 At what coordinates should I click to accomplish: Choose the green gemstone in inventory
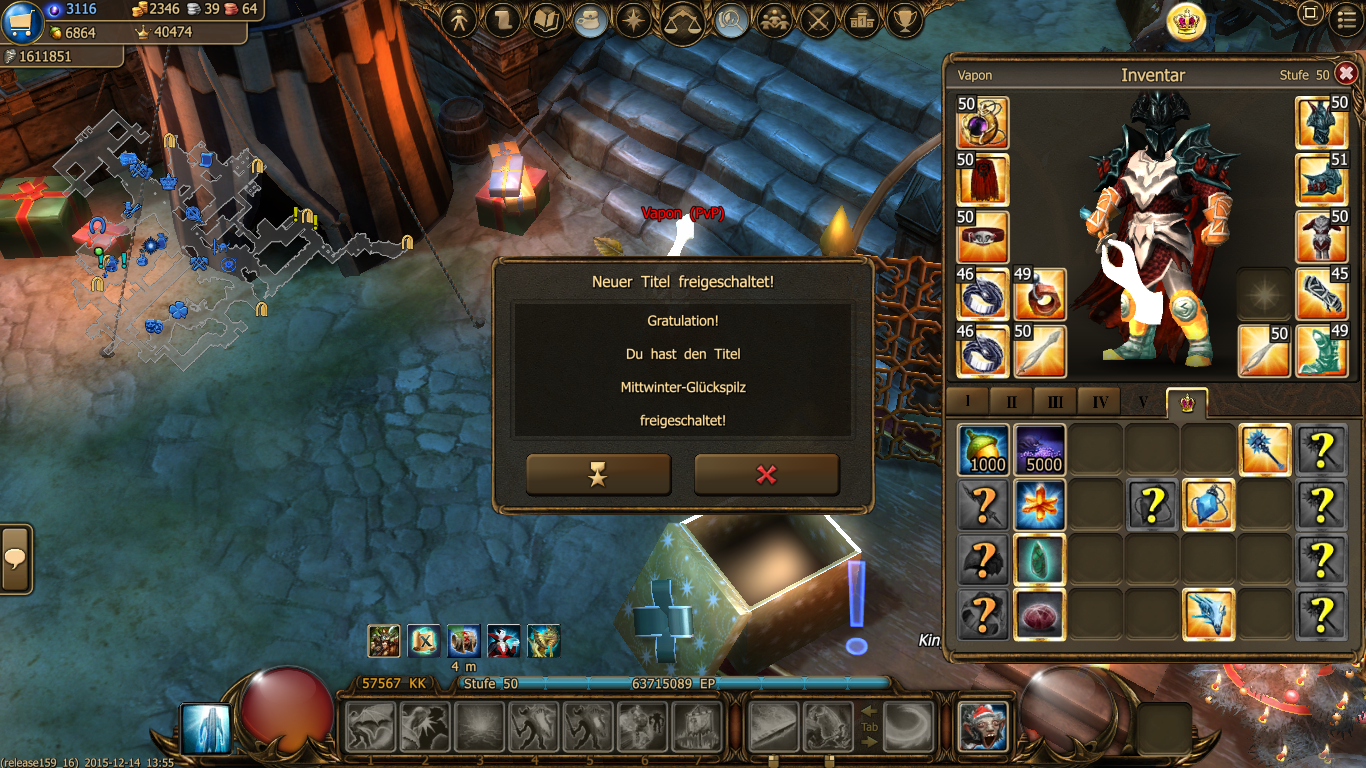pyautogui.click(x=1040, y=559)
